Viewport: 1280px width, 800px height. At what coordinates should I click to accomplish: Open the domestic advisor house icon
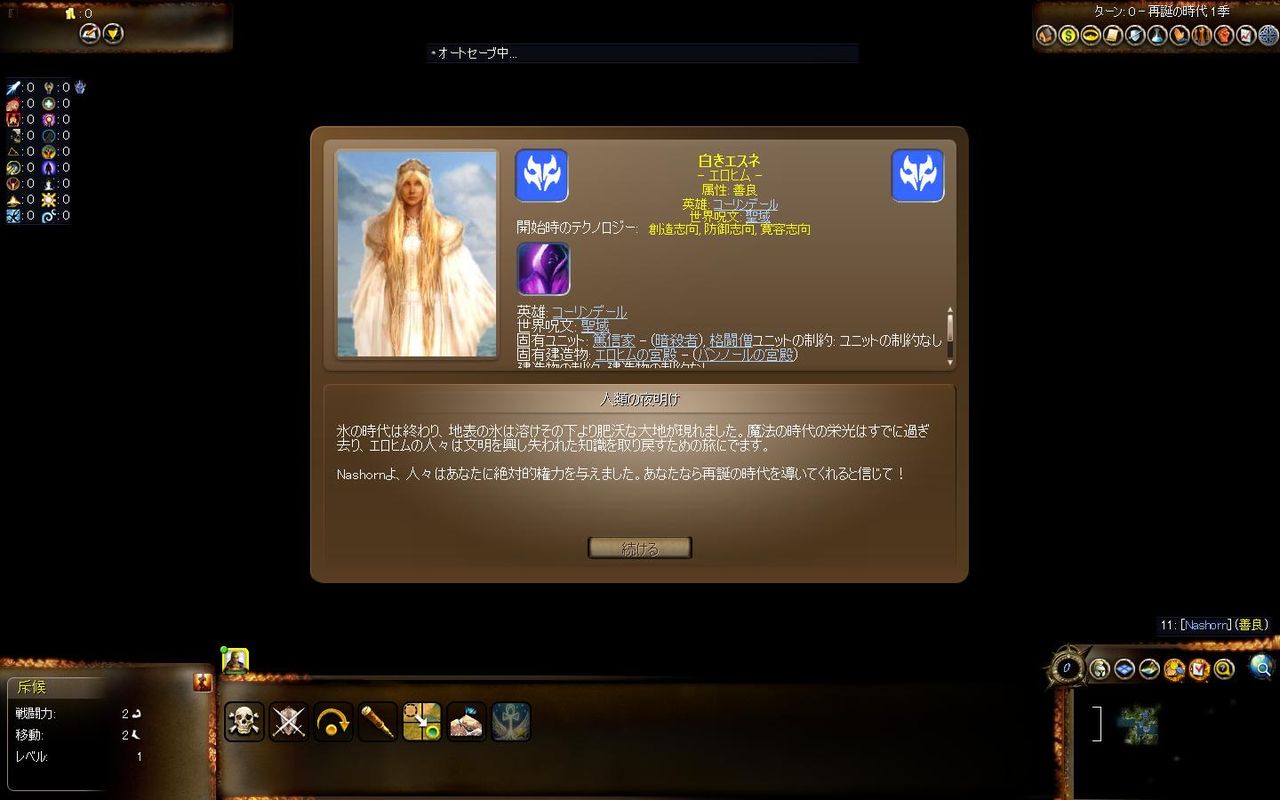[x=1046, y=36]
